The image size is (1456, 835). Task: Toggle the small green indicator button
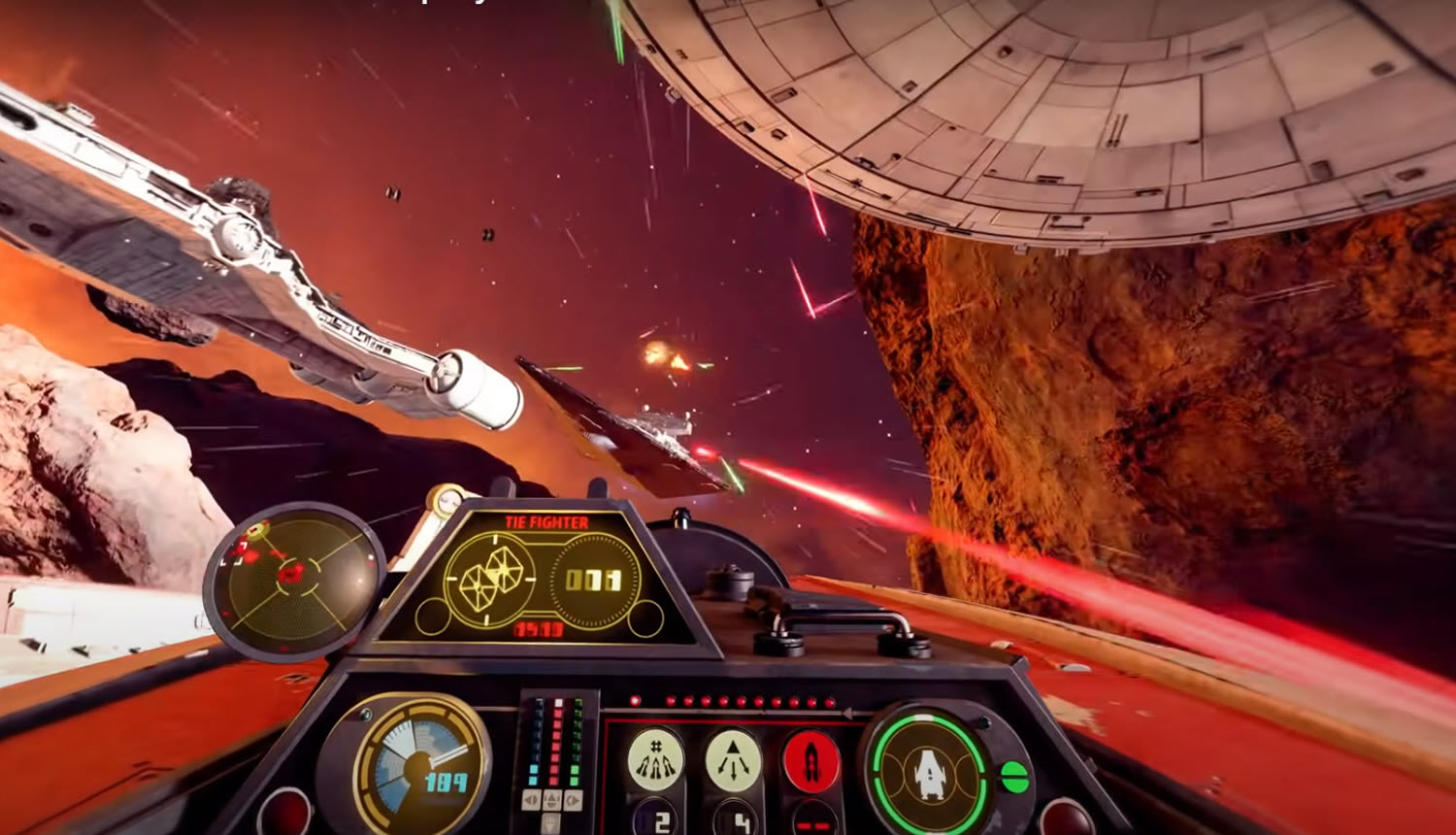pyautogui.click(x=1014, y=777)
